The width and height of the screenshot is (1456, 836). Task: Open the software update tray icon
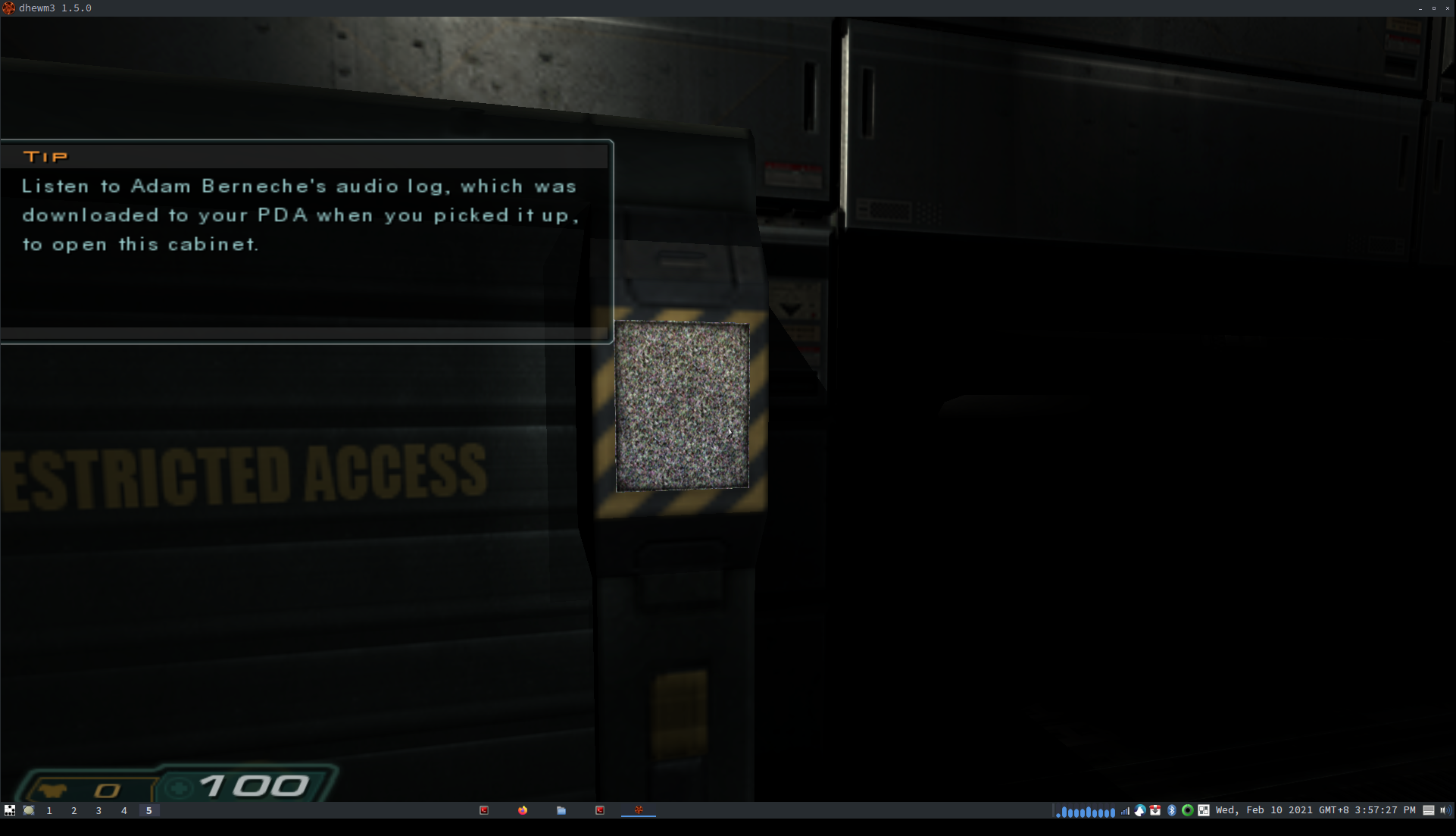click(x=1155, y=810)
